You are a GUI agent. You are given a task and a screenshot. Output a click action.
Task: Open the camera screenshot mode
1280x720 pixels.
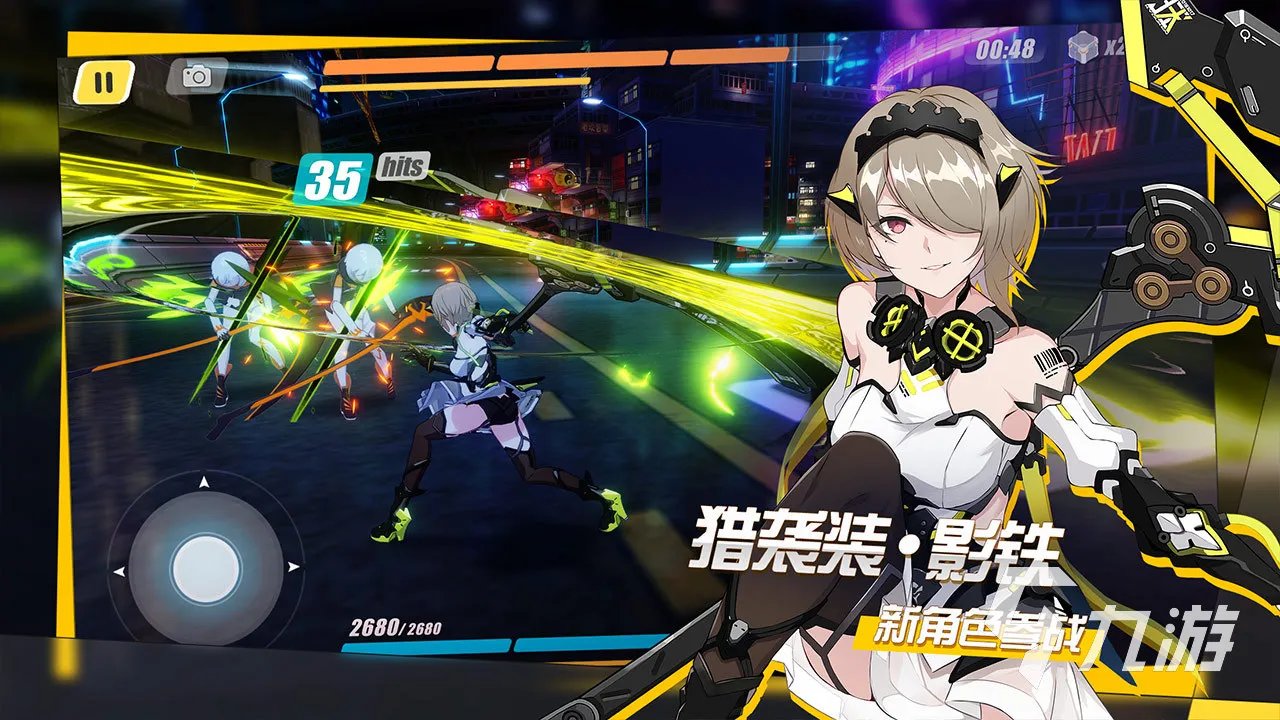196,76
